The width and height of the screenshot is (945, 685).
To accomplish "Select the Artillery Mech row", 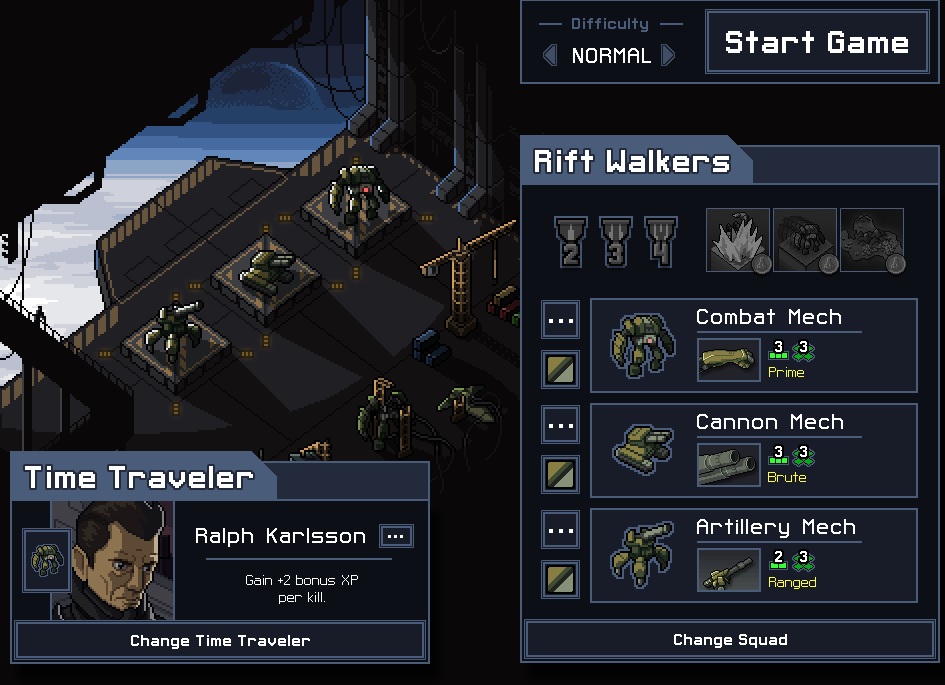I will (x=753, y=555).
